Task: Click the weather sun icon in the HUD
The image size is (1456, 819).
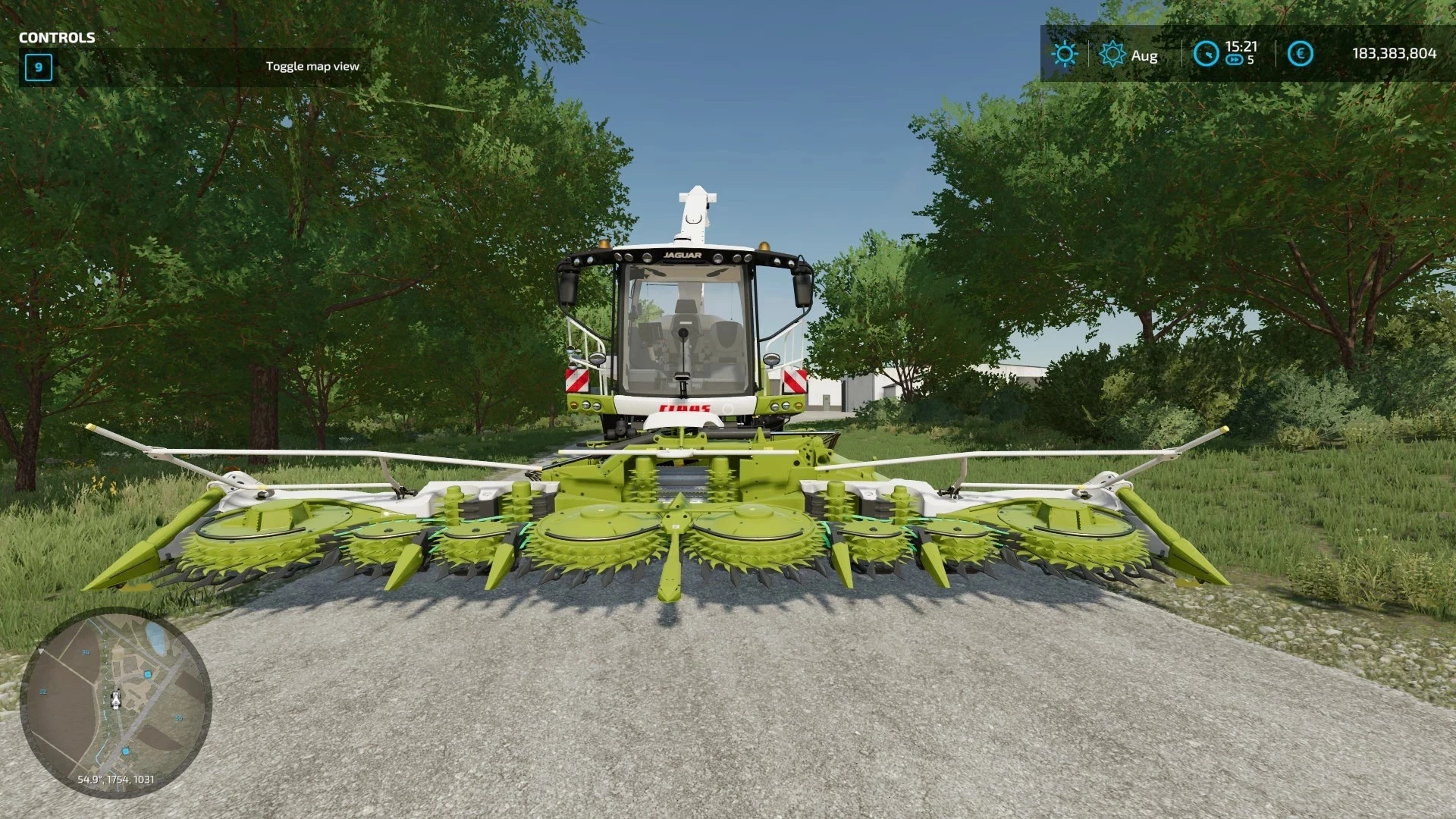Action: pyautogui.click(x=1065, y=53)
